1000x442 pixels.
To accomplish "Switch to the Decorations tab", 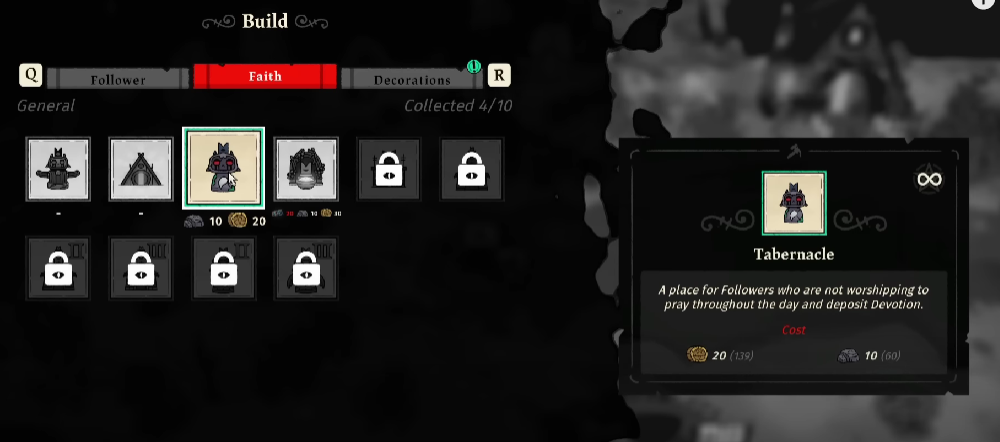I will point(412,78).
